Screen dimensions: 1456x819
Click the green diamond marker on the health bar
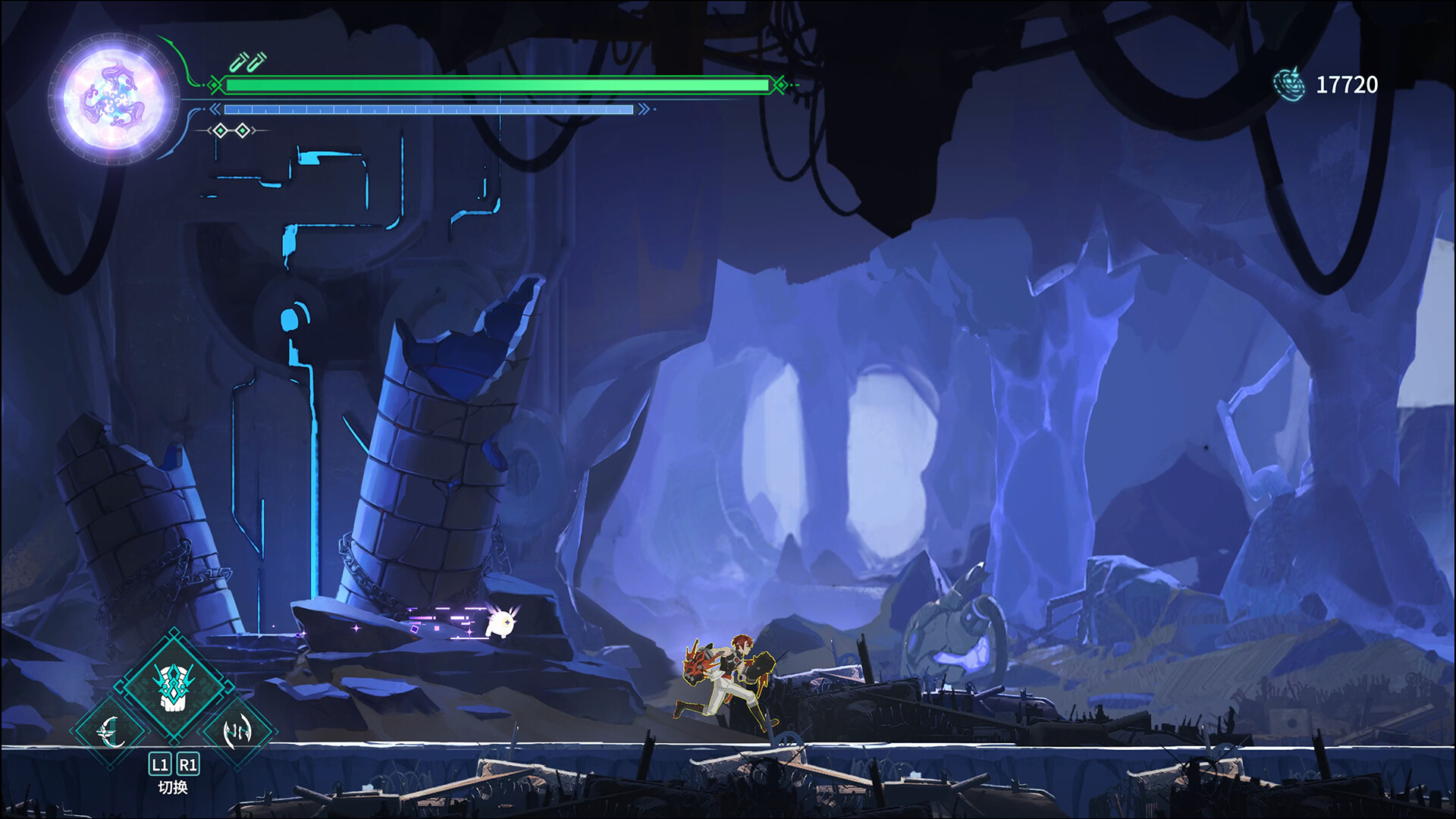pos(214,85)
